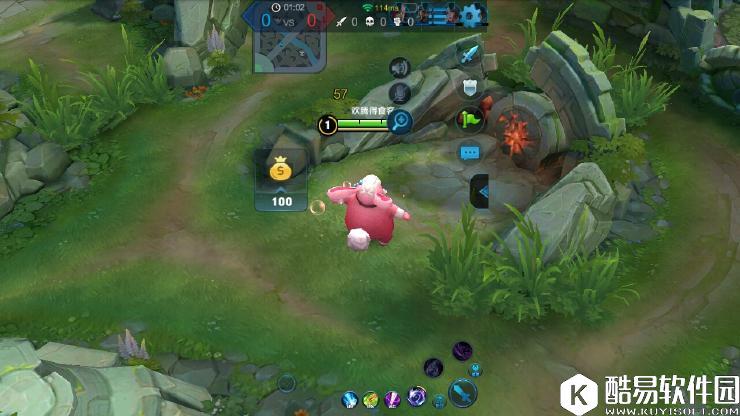The image size is (740, 416).
Task: Expand the side panel arrow tab
Action: click(x=480, y=189)
